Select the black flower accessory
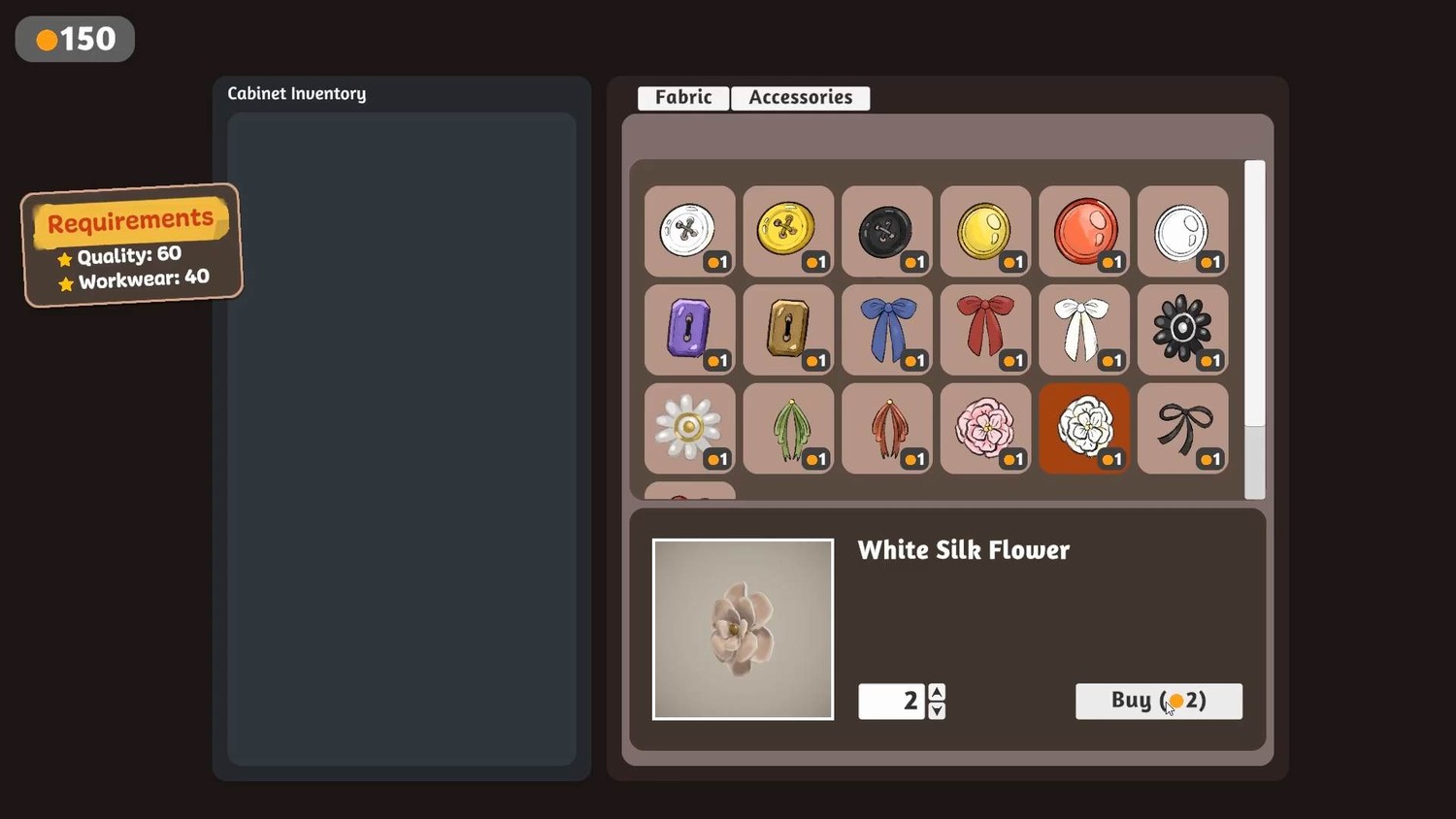Screen dimensions: 1456x819 click(x=1182, y=330)
